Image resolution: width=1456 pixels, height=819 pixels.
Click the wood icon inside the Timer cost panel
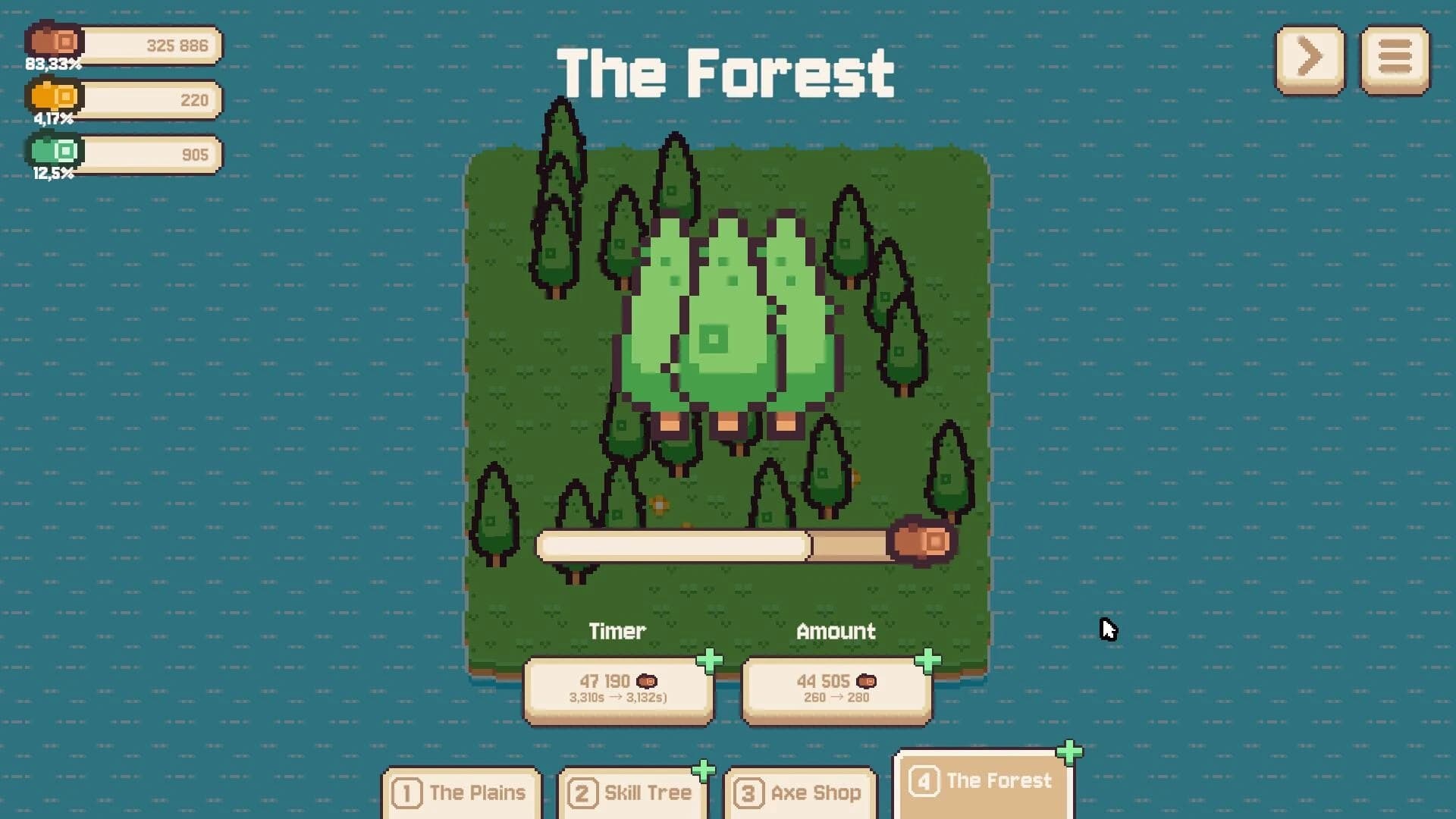coord(645,681)
